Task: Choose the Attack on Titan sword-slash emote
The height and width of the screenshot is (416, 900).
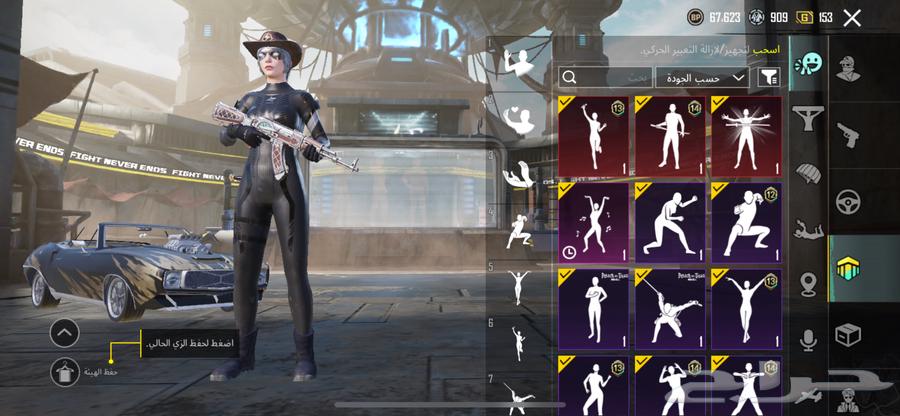Action: [x=670, y=307]
